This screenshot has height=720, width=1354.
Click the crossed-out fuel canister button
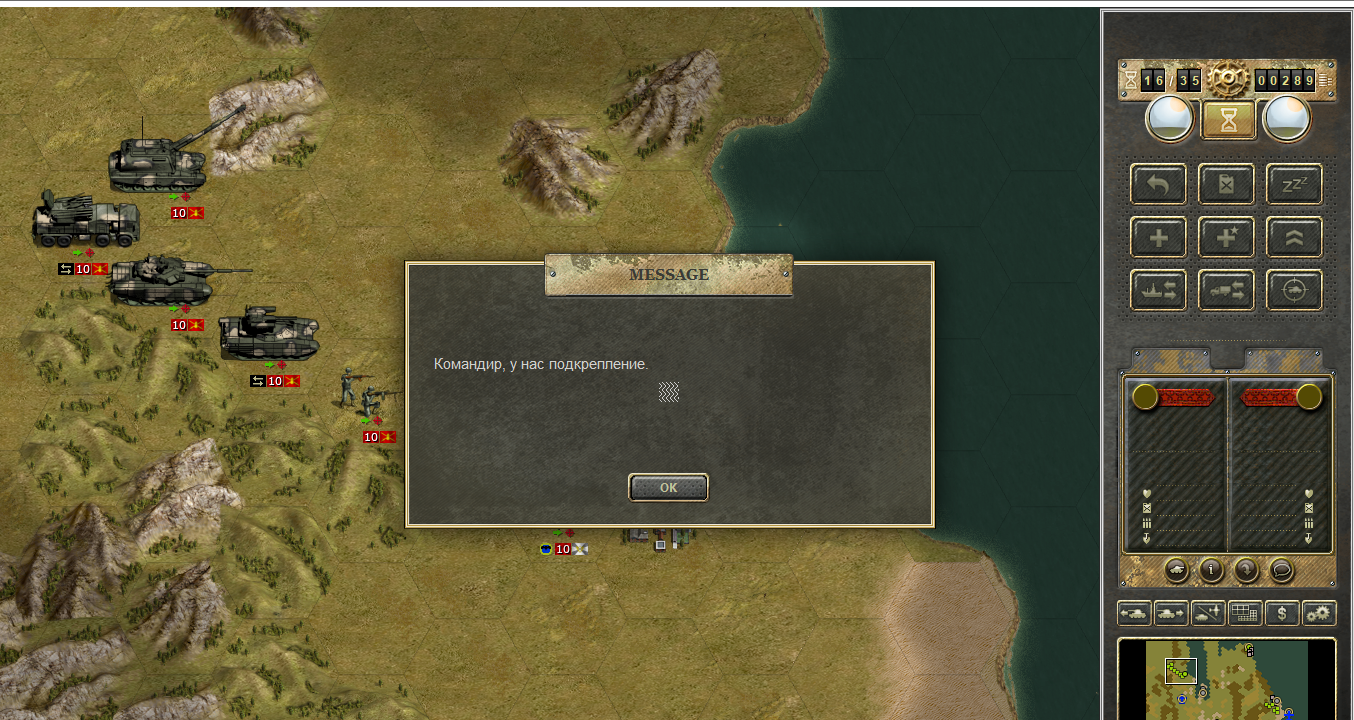[1227, 184]
